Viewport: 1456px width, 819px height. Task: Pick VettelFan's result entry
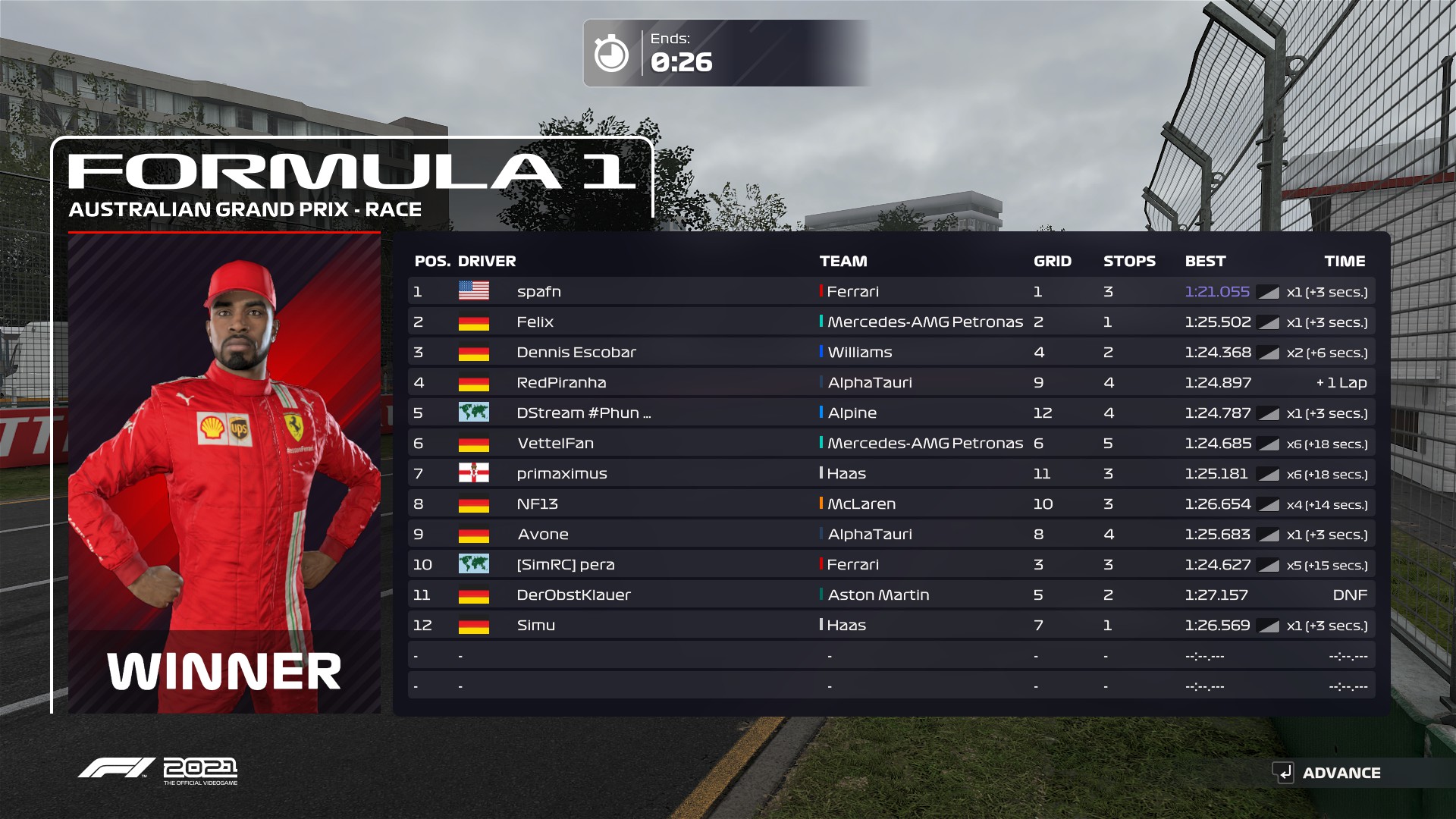point(890,443)
